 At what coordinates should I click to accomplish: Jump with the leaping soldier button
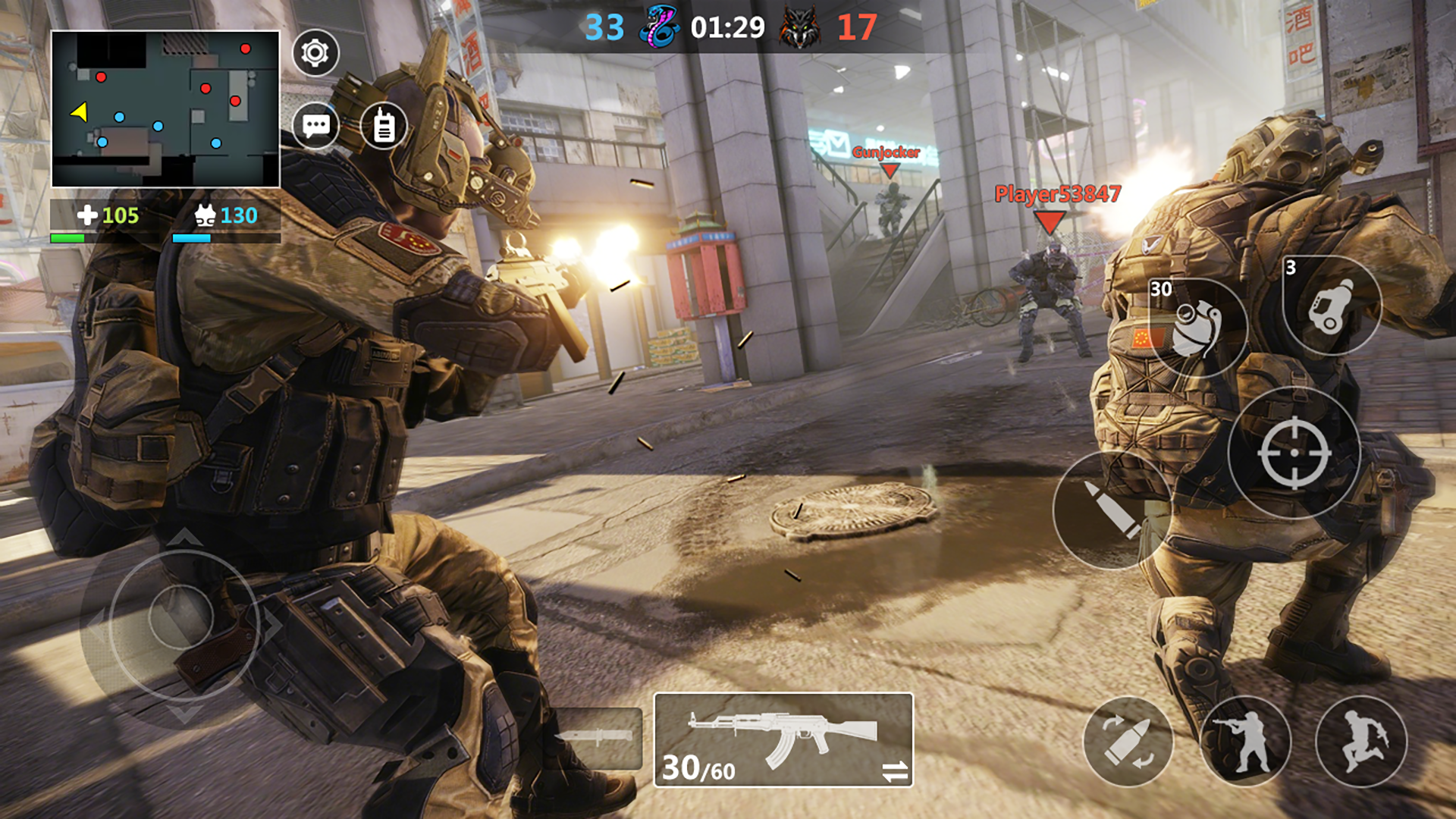tap(1361, 741)
